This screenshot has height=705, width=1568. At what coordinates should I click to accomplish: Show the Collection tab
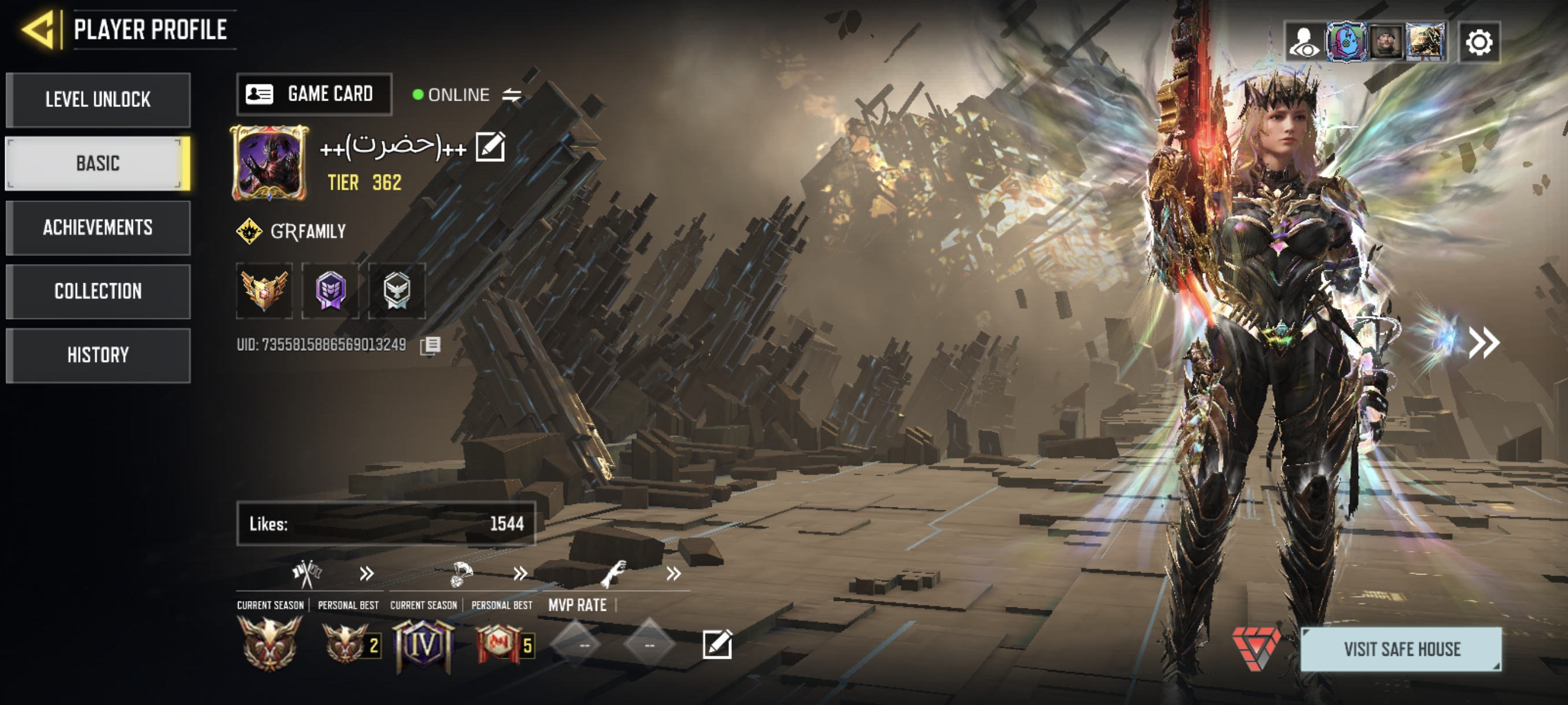click(x=98, y=291)
